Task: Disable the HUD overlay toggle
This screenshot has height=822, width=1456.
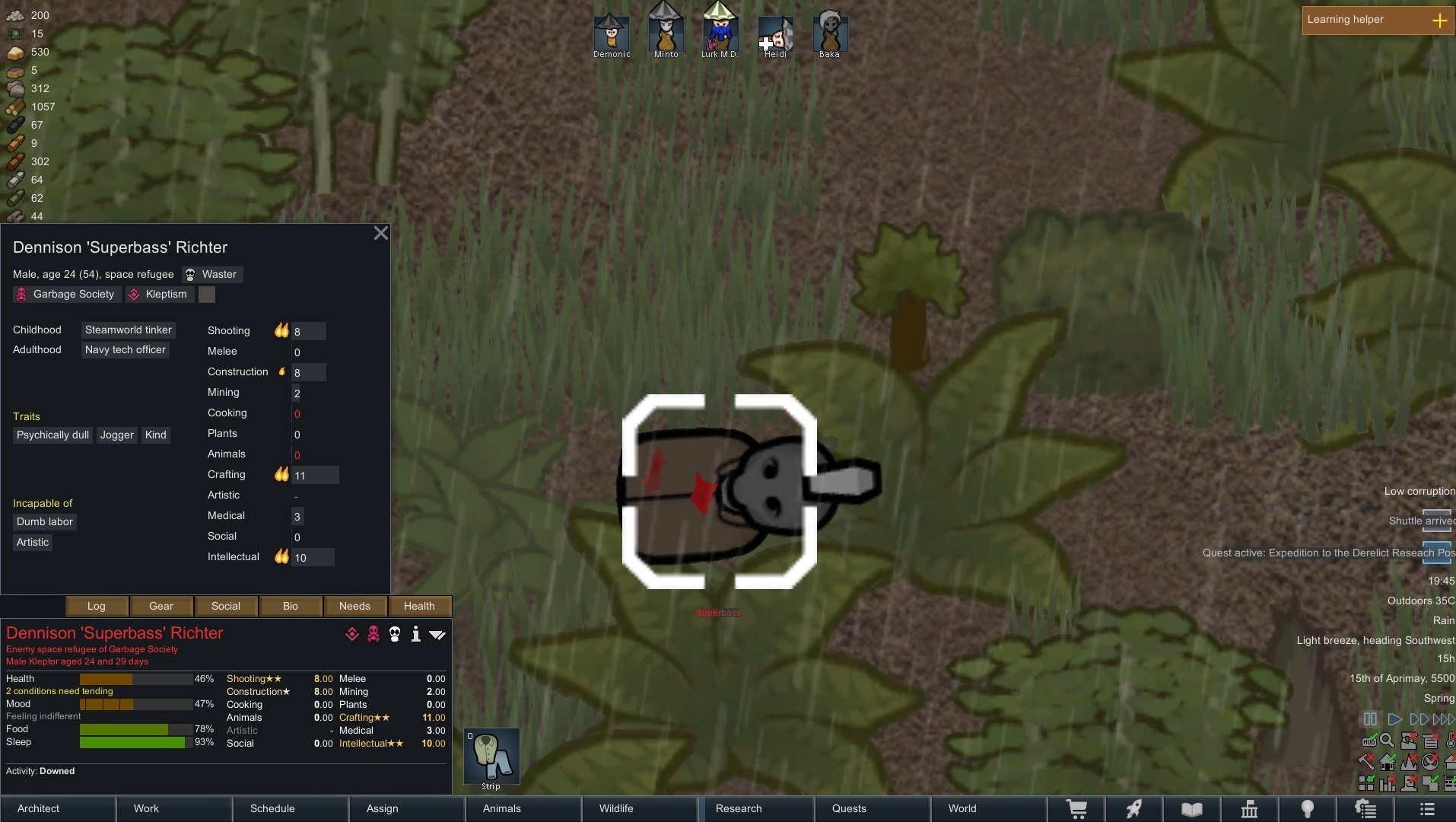Action: click(1369, 741)
